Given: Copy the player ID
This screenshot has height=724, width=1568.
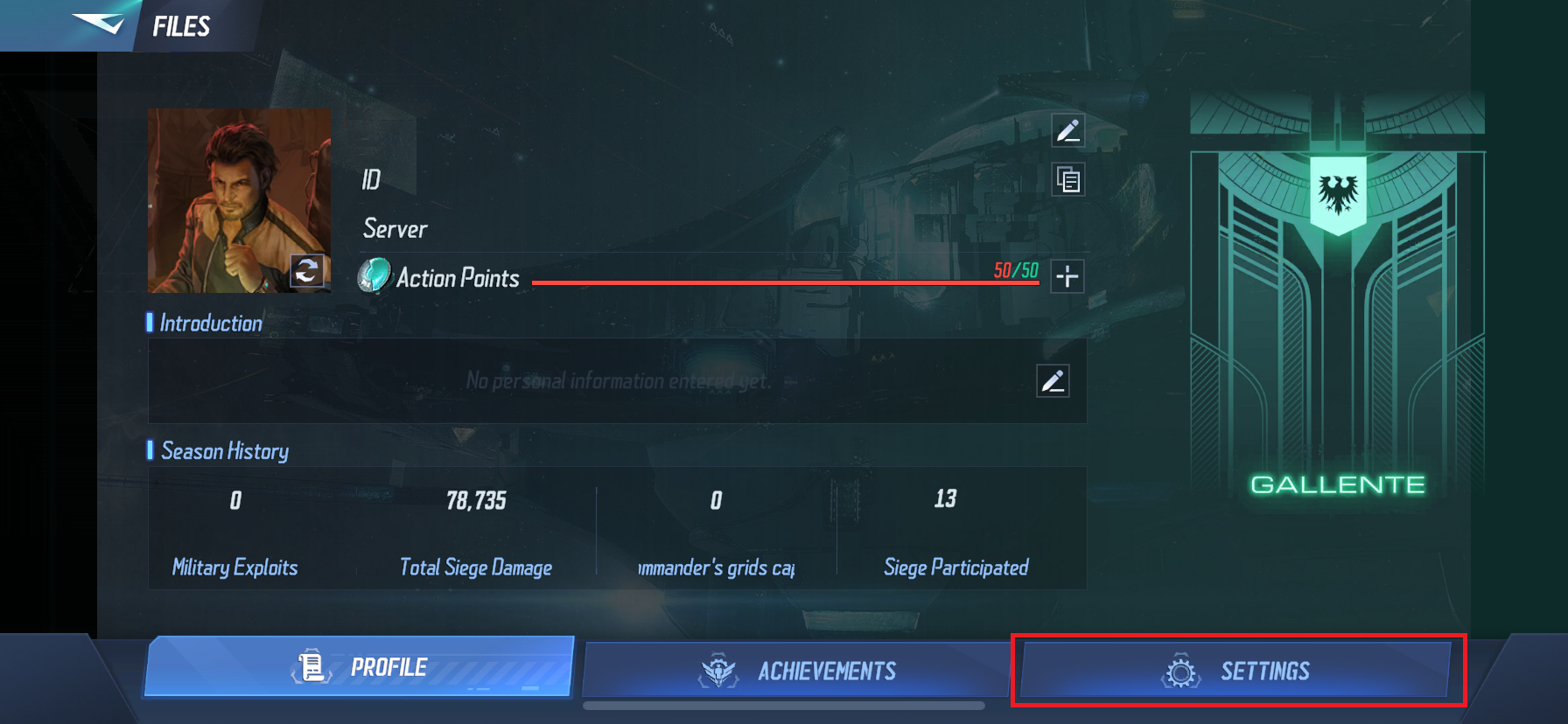Looking at the screenshot, I should [x=1067, y=180].
